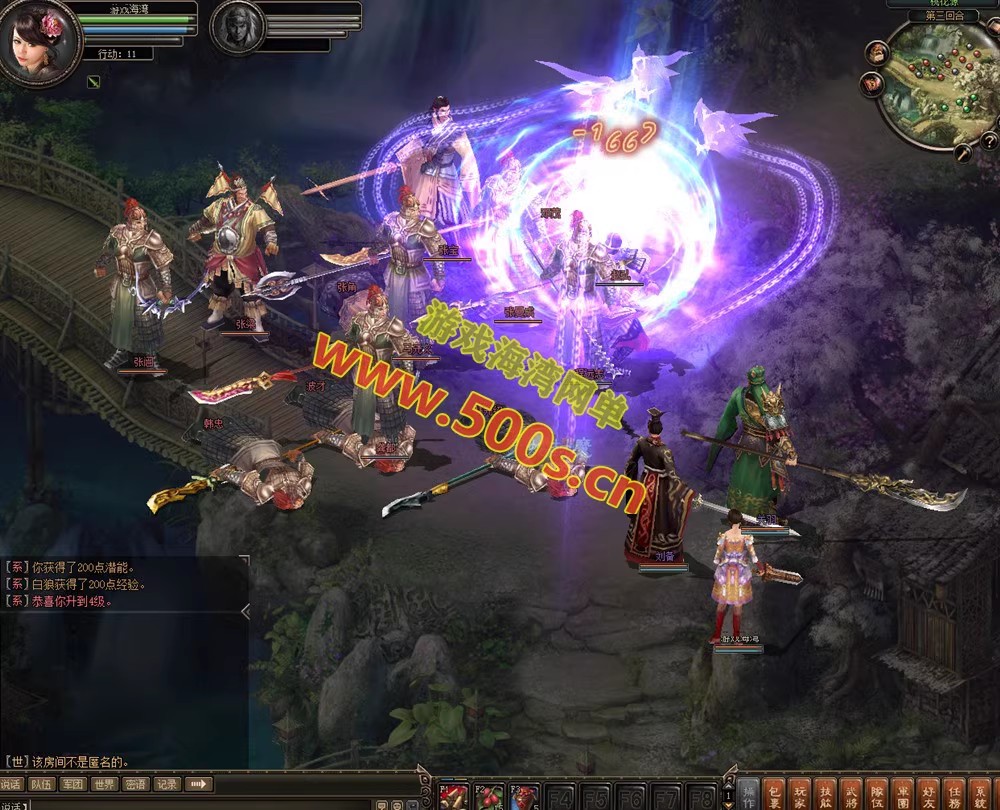Open the 技能 skills menu

coord(826,794)
